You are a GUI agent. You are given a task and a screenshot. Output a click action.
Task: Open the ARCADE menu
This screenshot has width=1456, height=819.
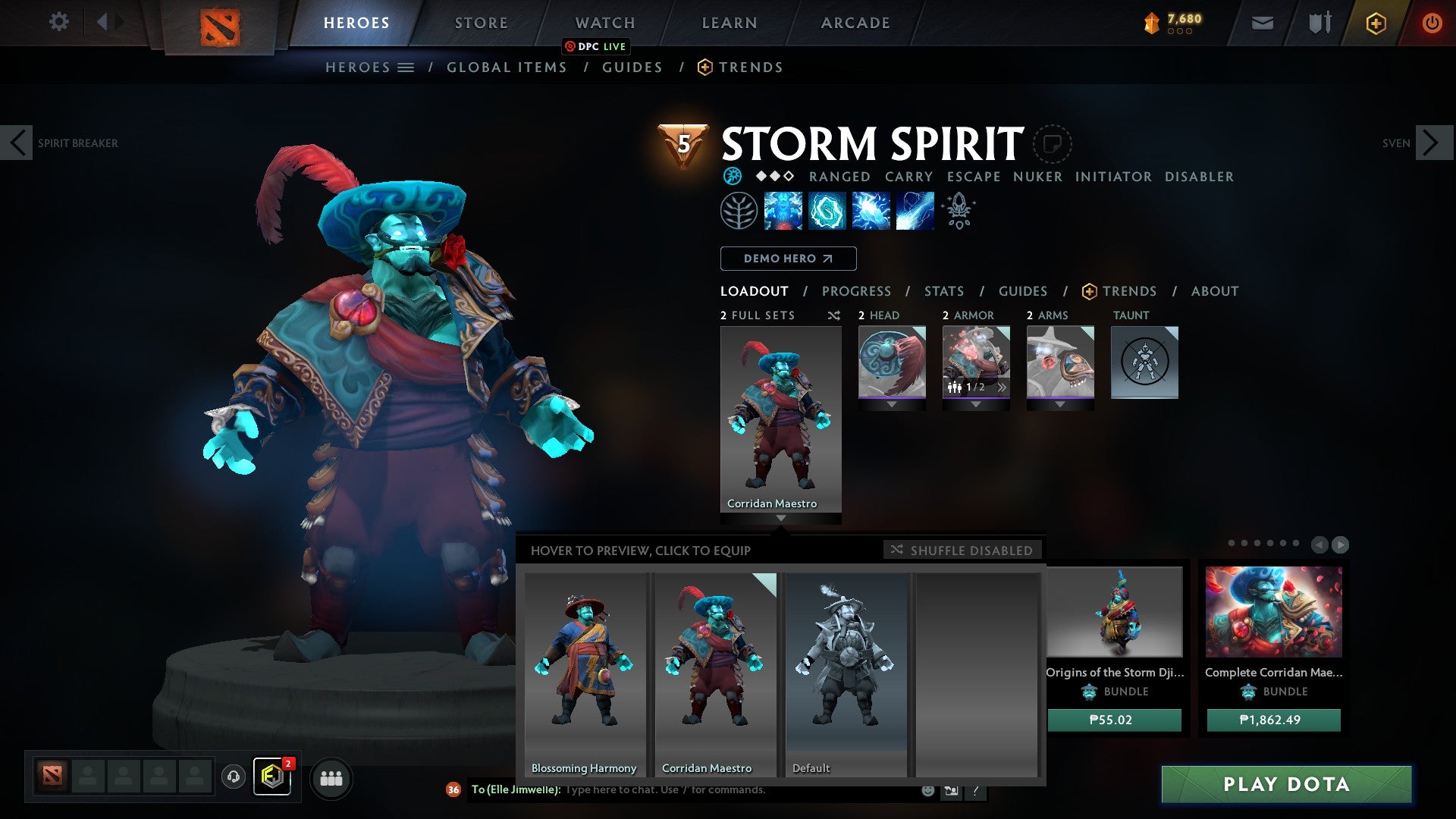coord(855,22)
